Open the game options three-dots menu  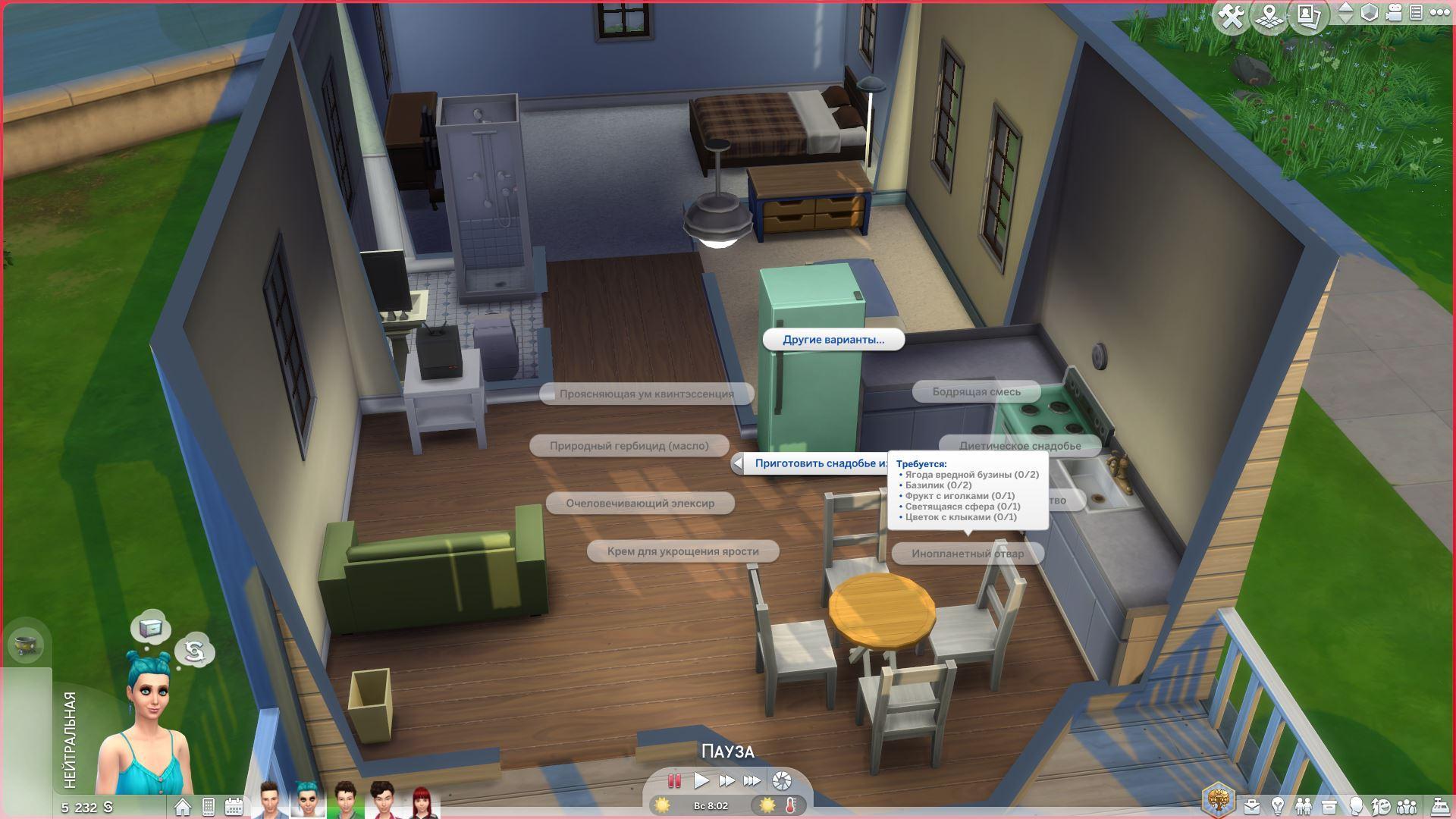click(1439, 13)
